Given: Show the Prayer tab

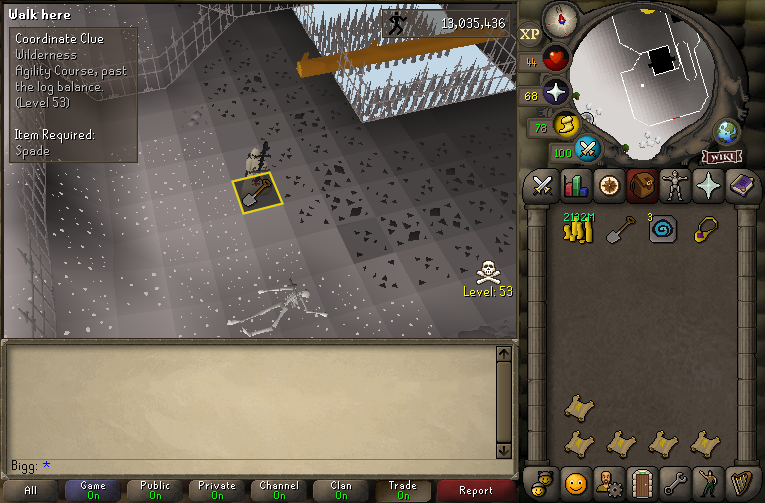Looking at the screenshot, I should (710, 186).
